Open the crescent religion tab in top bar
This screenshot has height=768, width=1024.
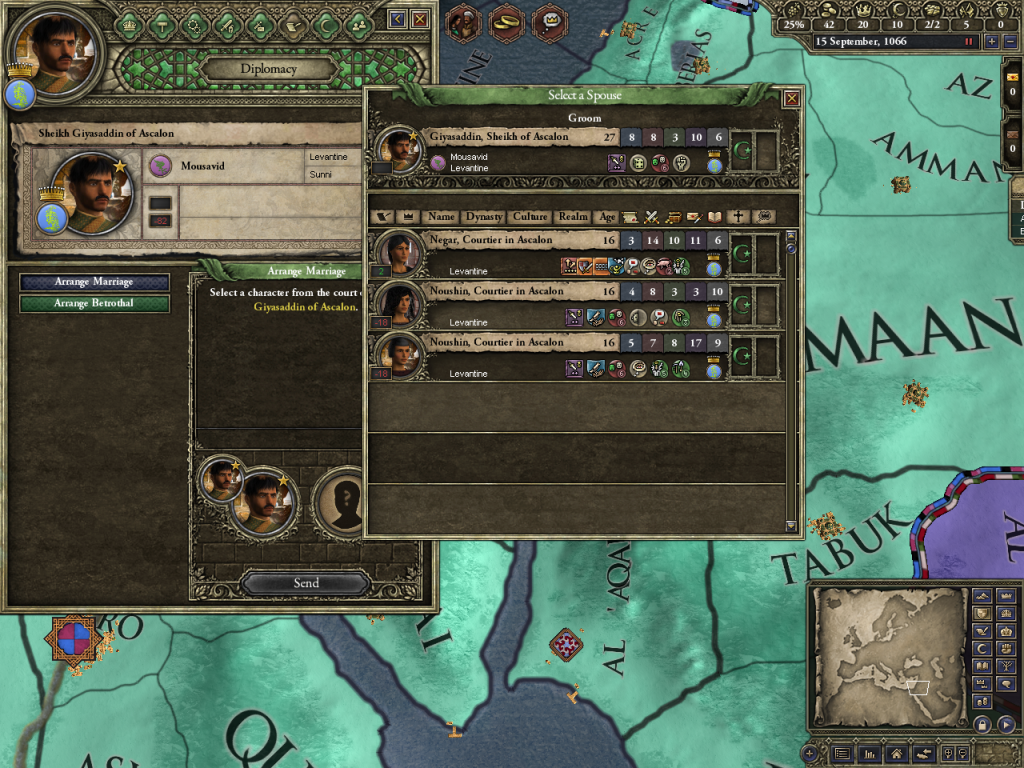pos(324,23)
